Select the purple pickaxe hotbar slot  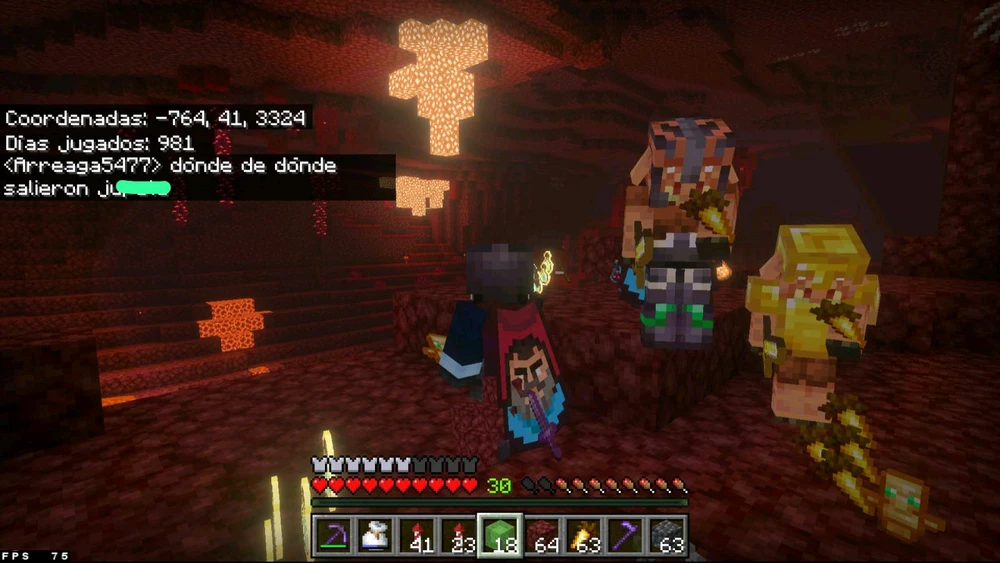coord(334,536)
